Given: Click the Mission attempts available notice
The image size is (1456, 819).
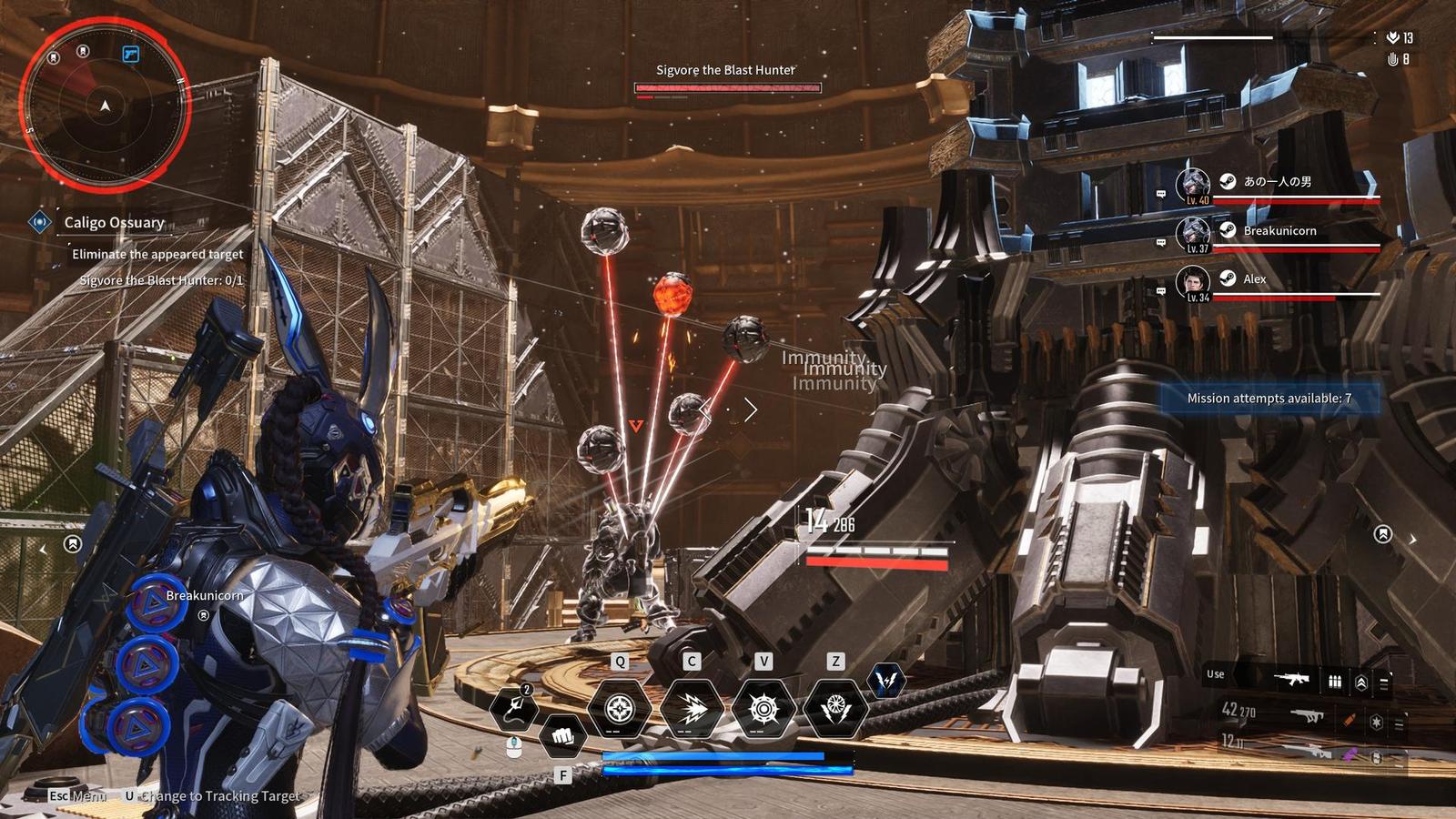Looking at the screenshot, I should (1269, 399).
